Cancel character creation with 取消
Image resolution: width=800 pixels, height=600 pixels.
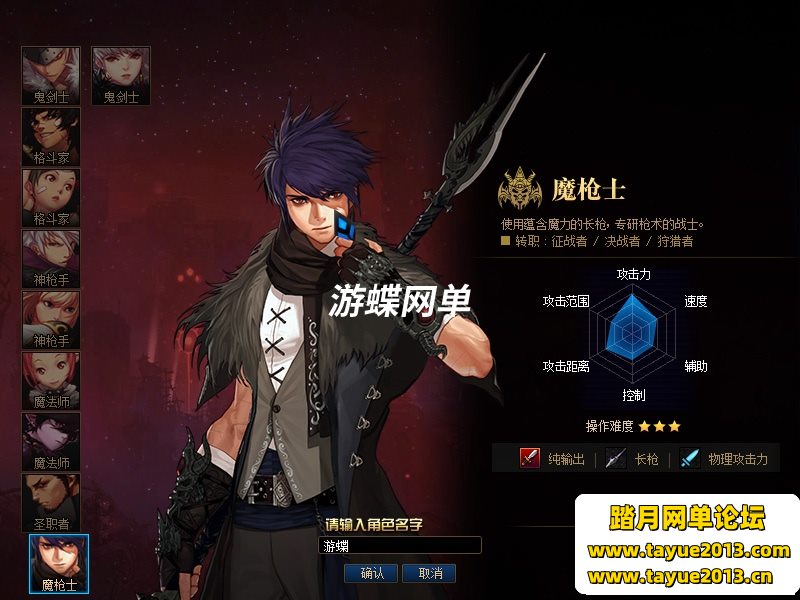[431, 573]
